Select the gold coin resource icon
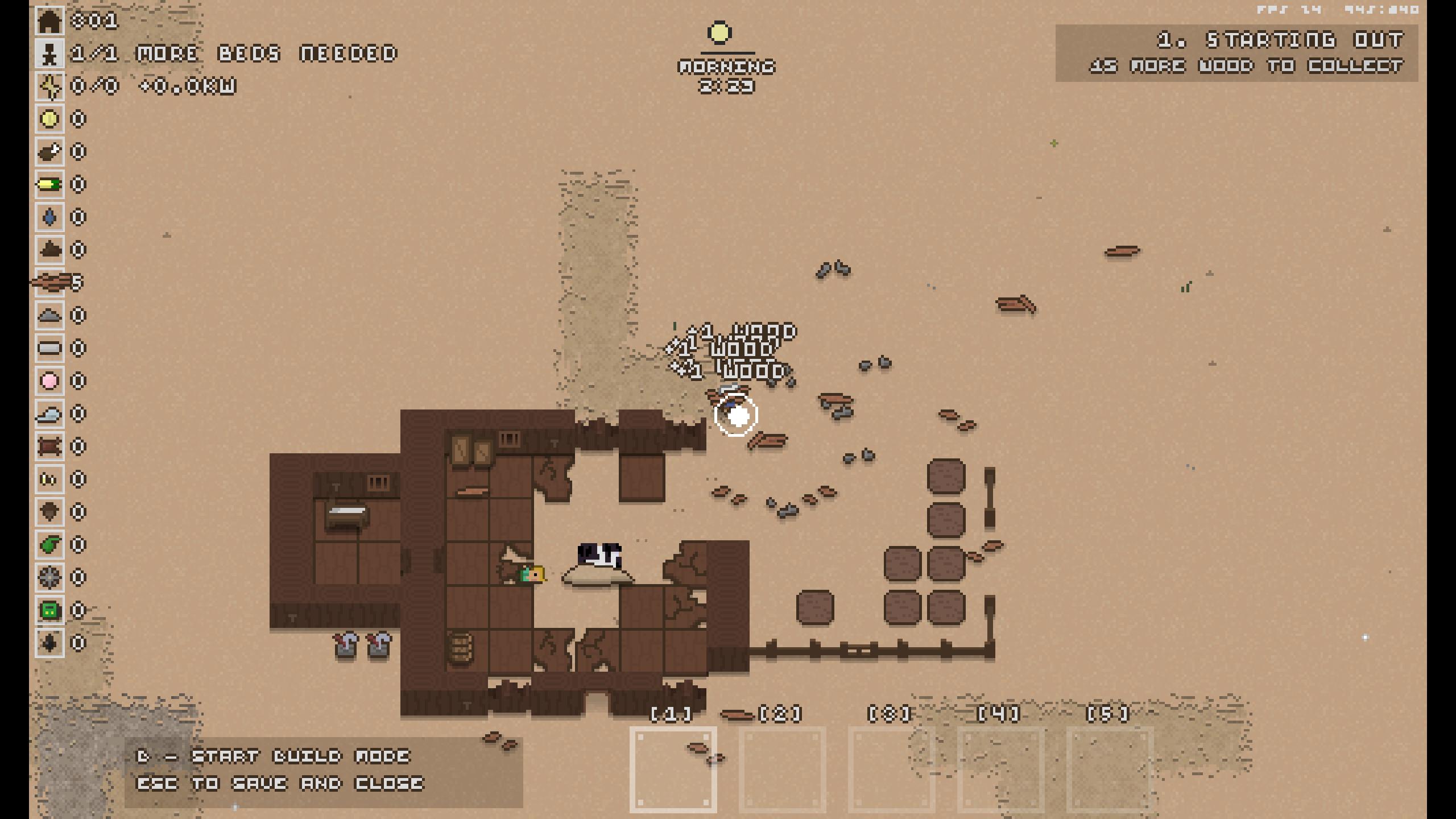The width and height of the screenshot is (1456, 819). click(x=49, y=119)
